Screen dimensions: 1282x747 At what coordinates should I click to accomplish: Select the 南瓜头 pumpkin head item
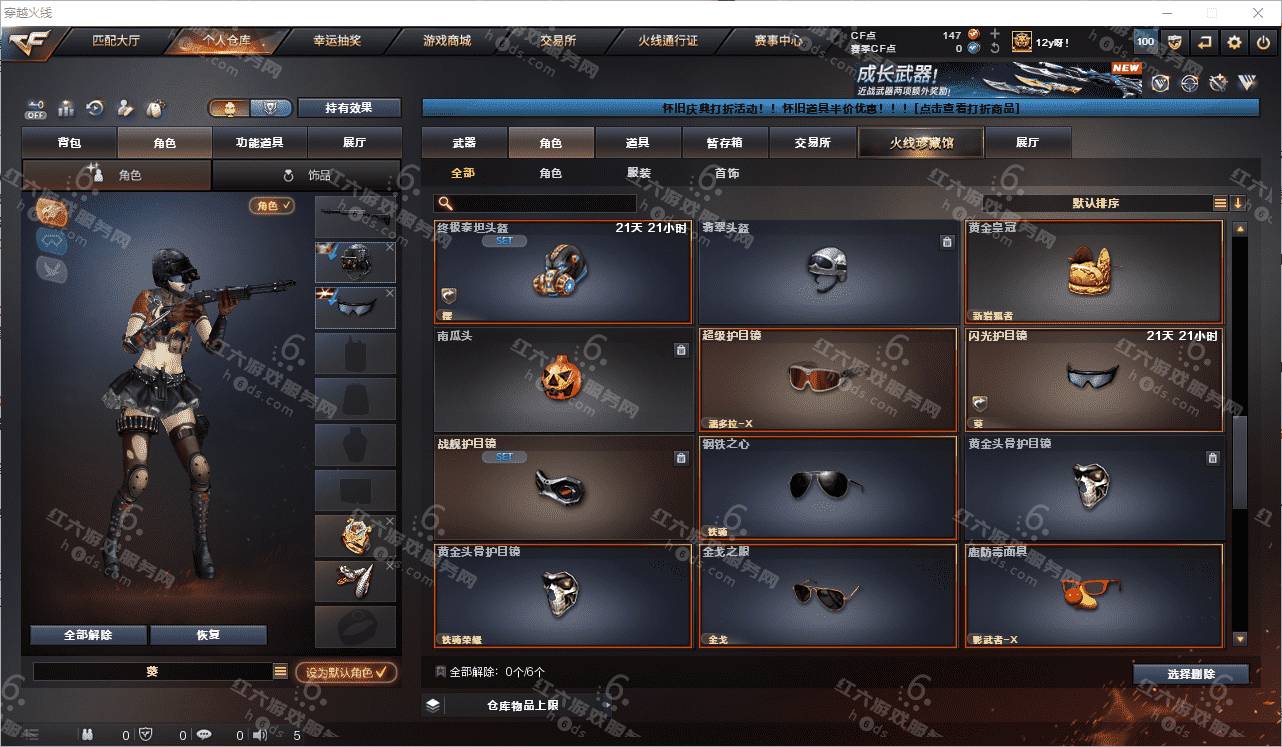click(x=563, y=380)
